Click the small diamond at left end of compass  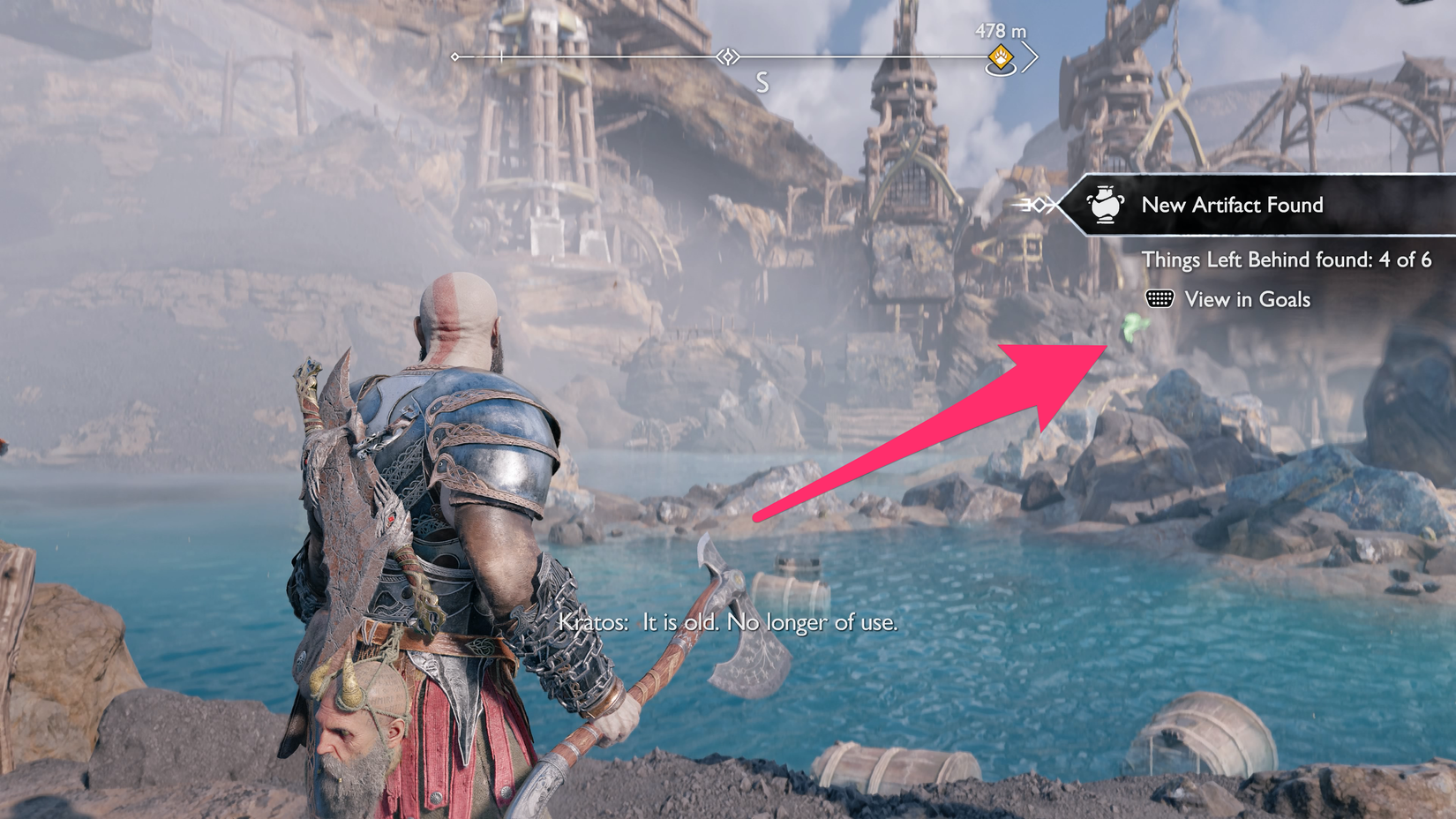click(x=454, y=56)
